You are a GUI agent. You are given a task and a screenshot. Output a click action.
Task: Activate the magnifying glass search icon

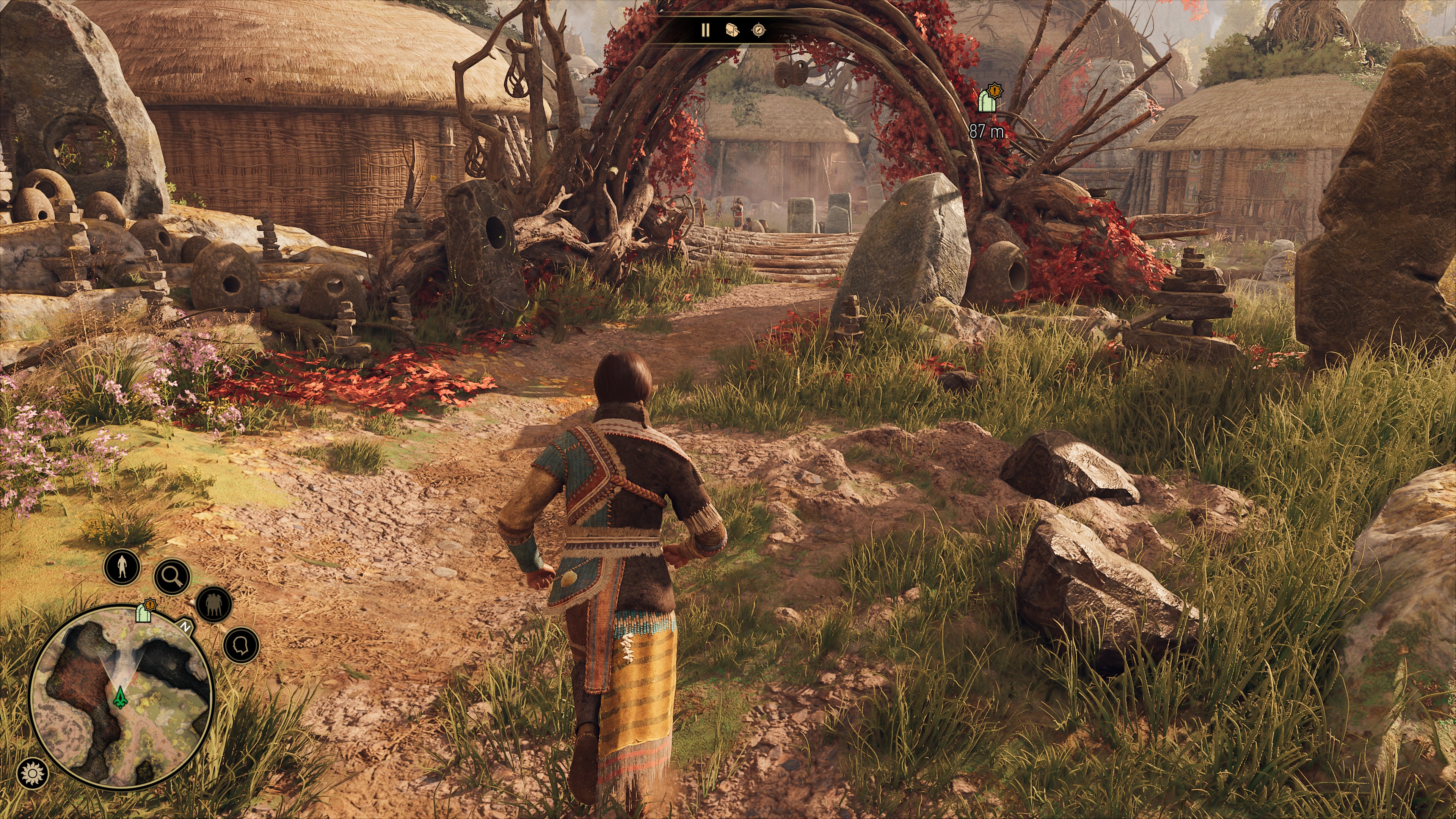click(x=172, y=576)
